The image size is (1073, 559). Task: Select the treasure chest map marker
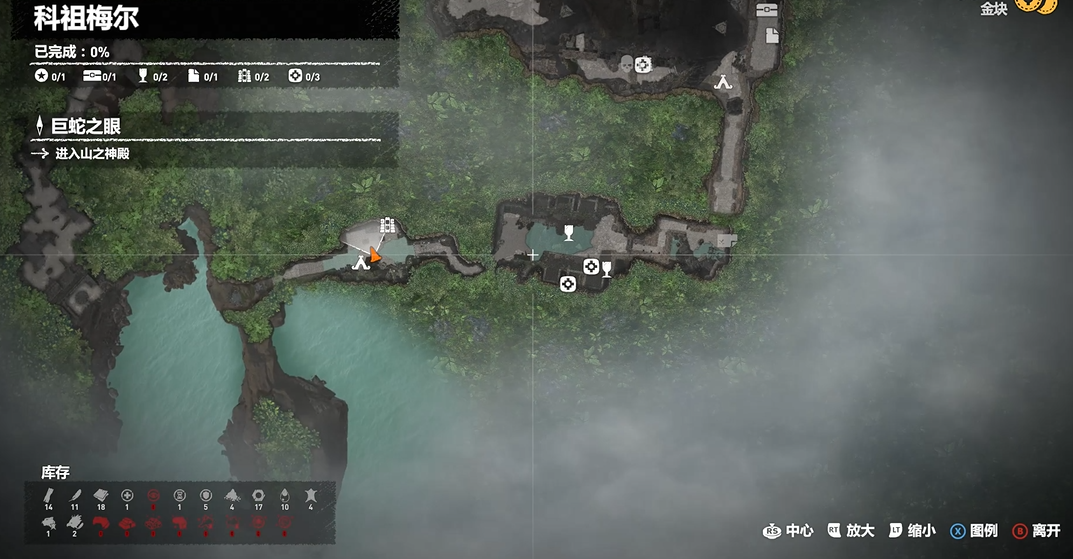pyautogui.click(x=767, y=10)
